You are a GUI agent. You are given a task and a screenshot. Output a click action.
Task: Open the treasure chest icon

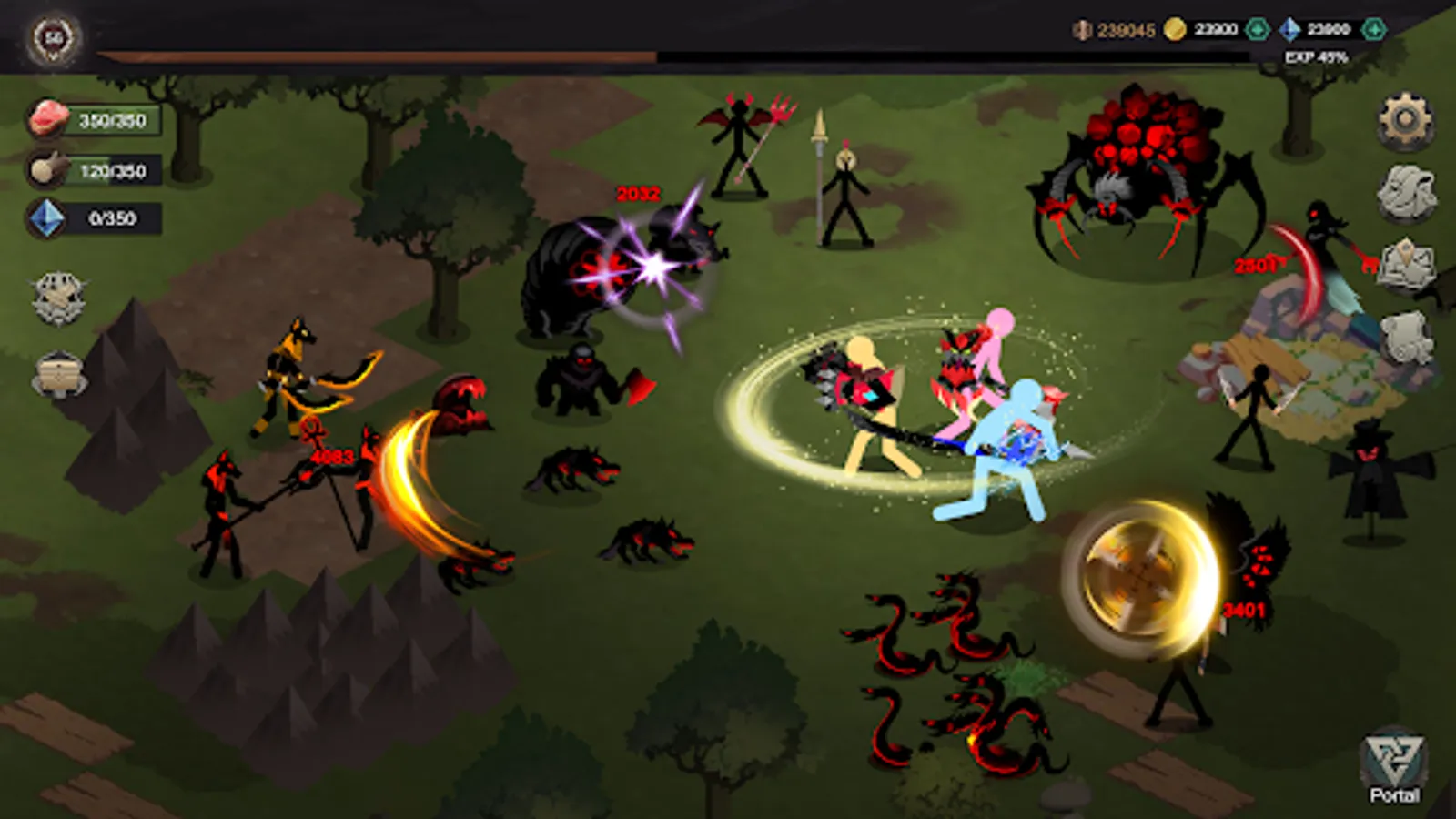pyautogui.click(x=57, y=373)
